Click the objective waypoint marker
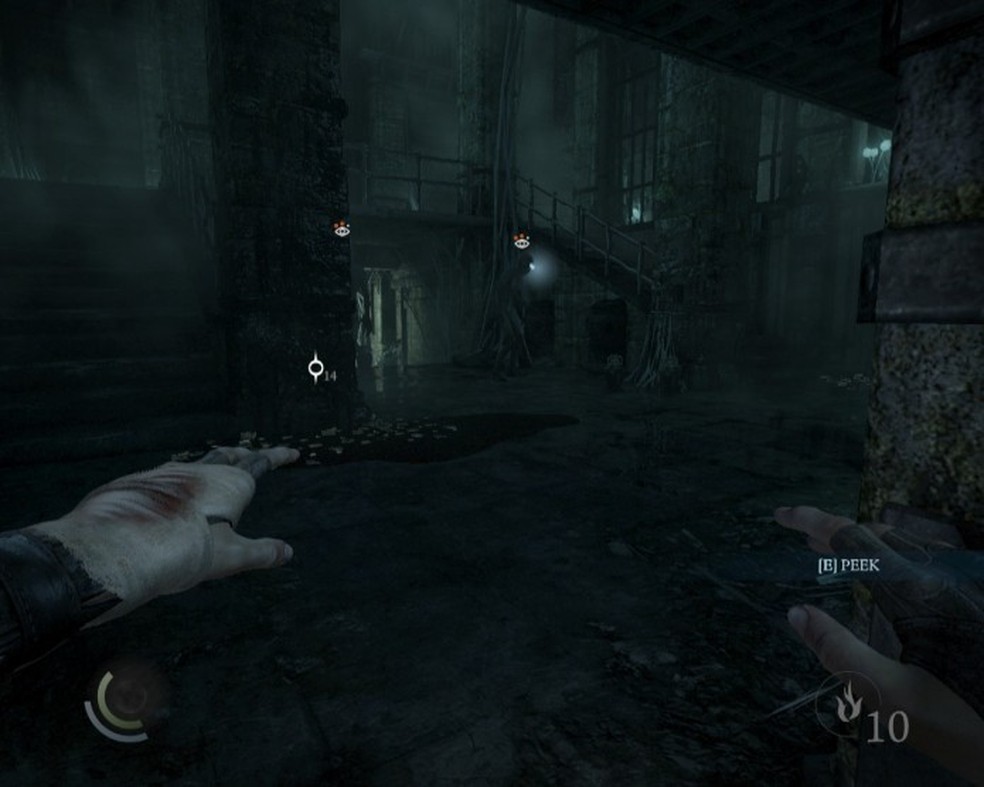Screen dimensions: 984x787 (x=316, y=369)
